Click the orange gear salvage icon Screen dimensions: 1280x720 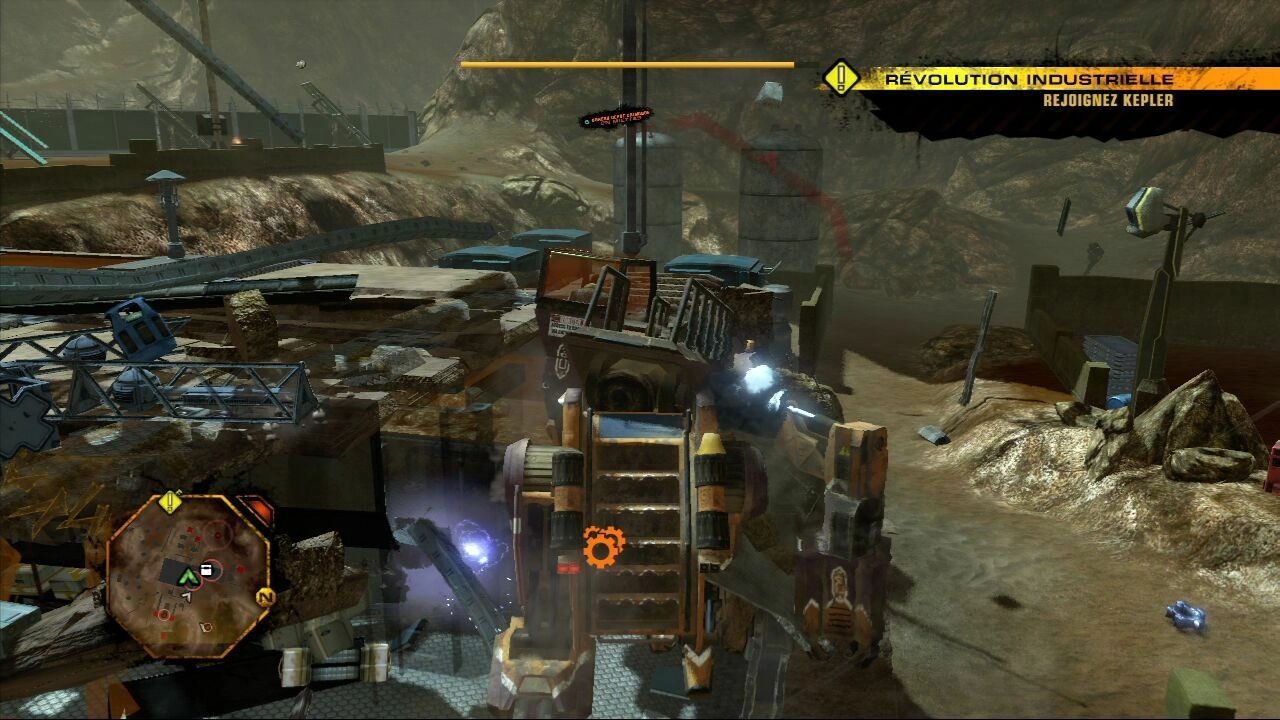(603, 547)
